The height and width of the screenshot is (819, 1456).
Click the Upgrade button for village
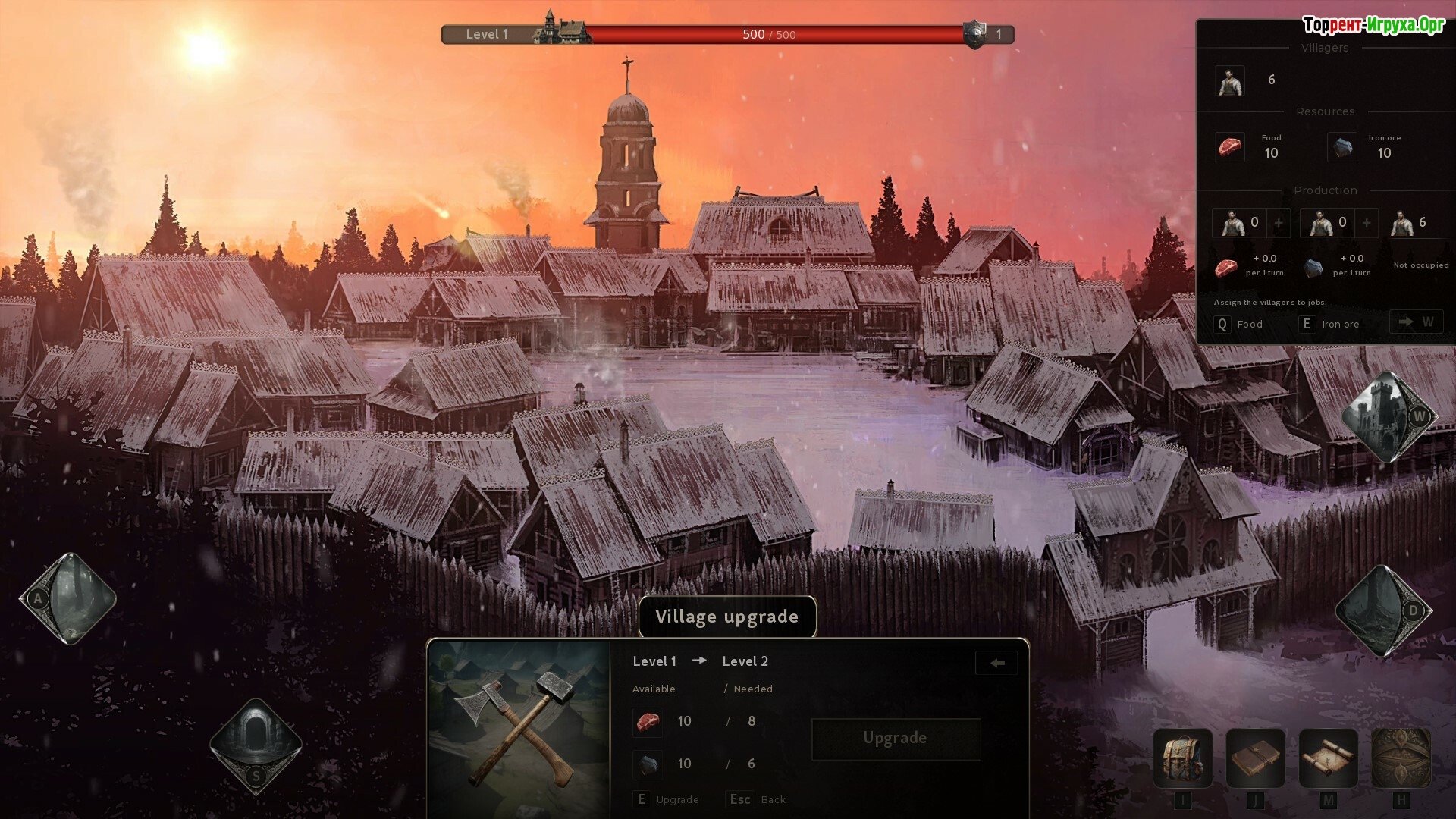[896, 739]
